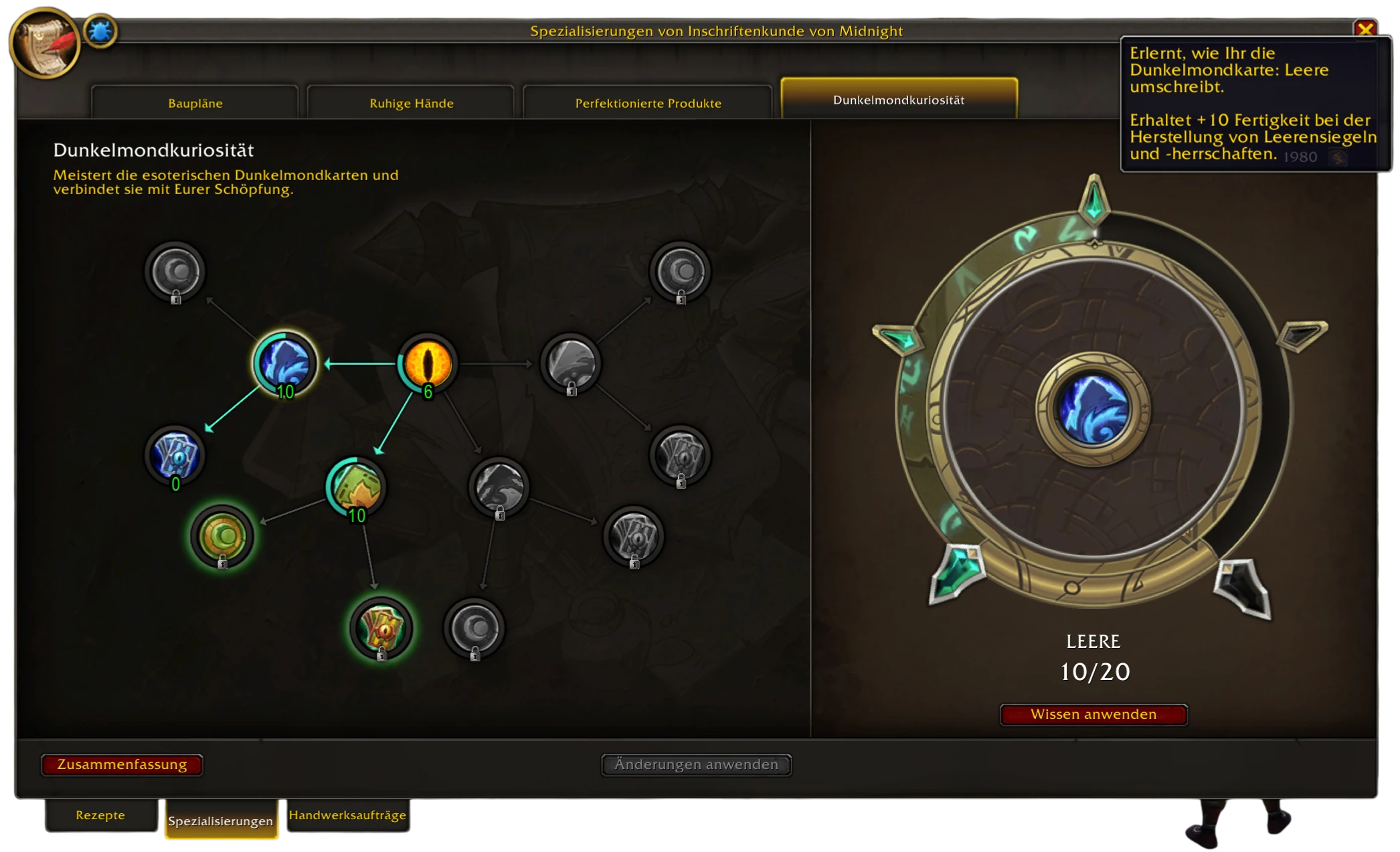Switch to the Baupläne tab
Viewport: 1400px width, 852px height.
pos(195,103)
